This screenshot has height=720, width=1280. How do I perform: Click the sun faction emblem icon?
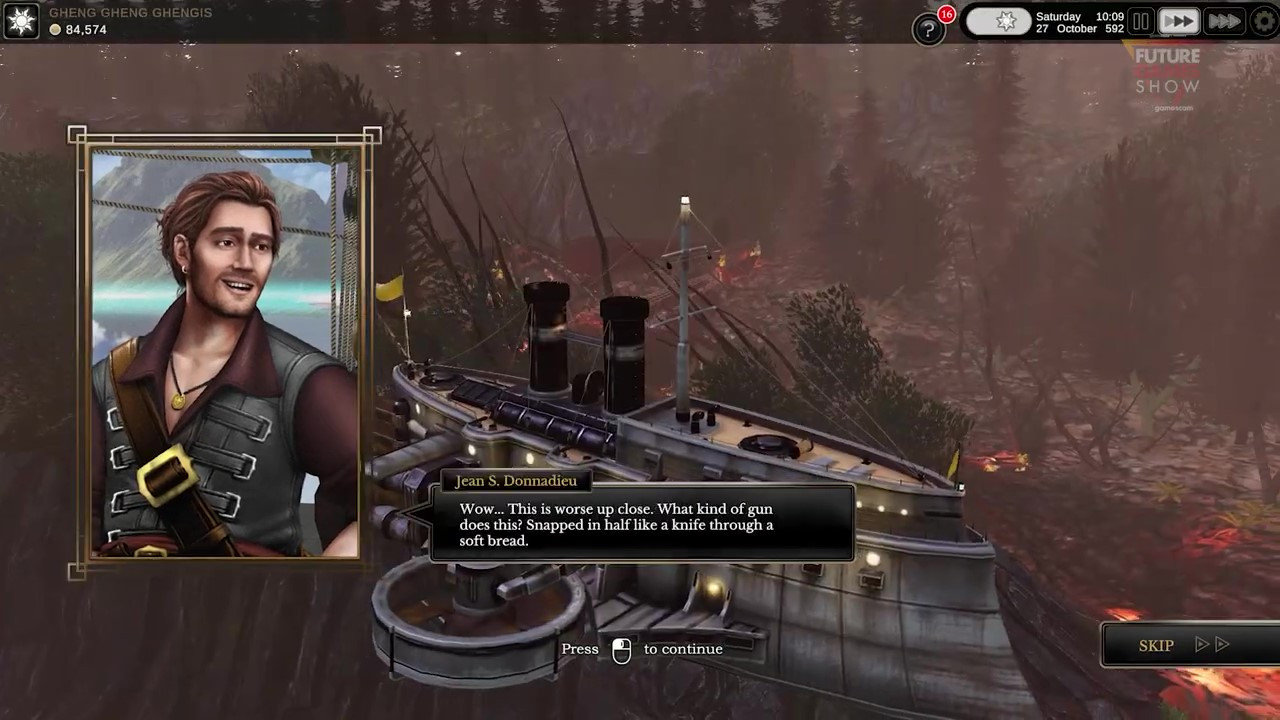[x=21, y=21]
